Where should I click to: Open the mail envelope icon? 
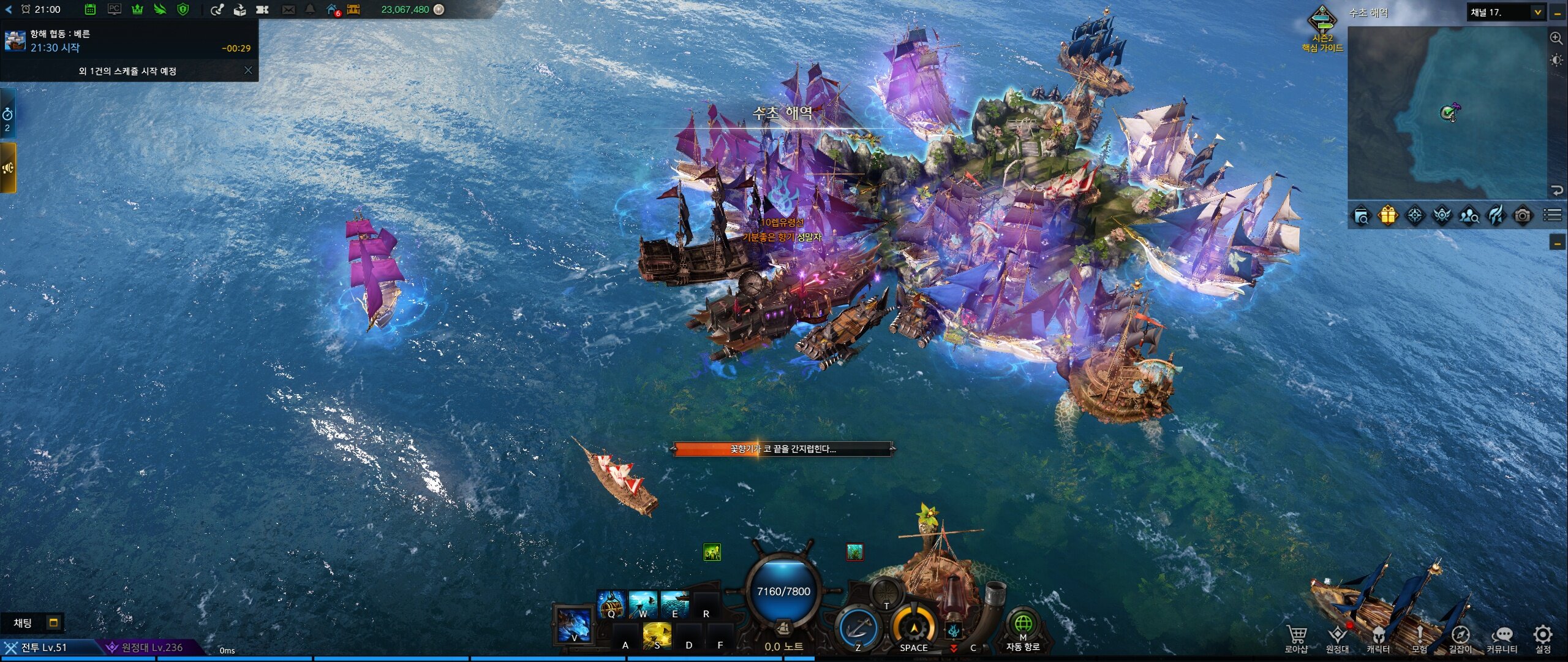(288, 9)
